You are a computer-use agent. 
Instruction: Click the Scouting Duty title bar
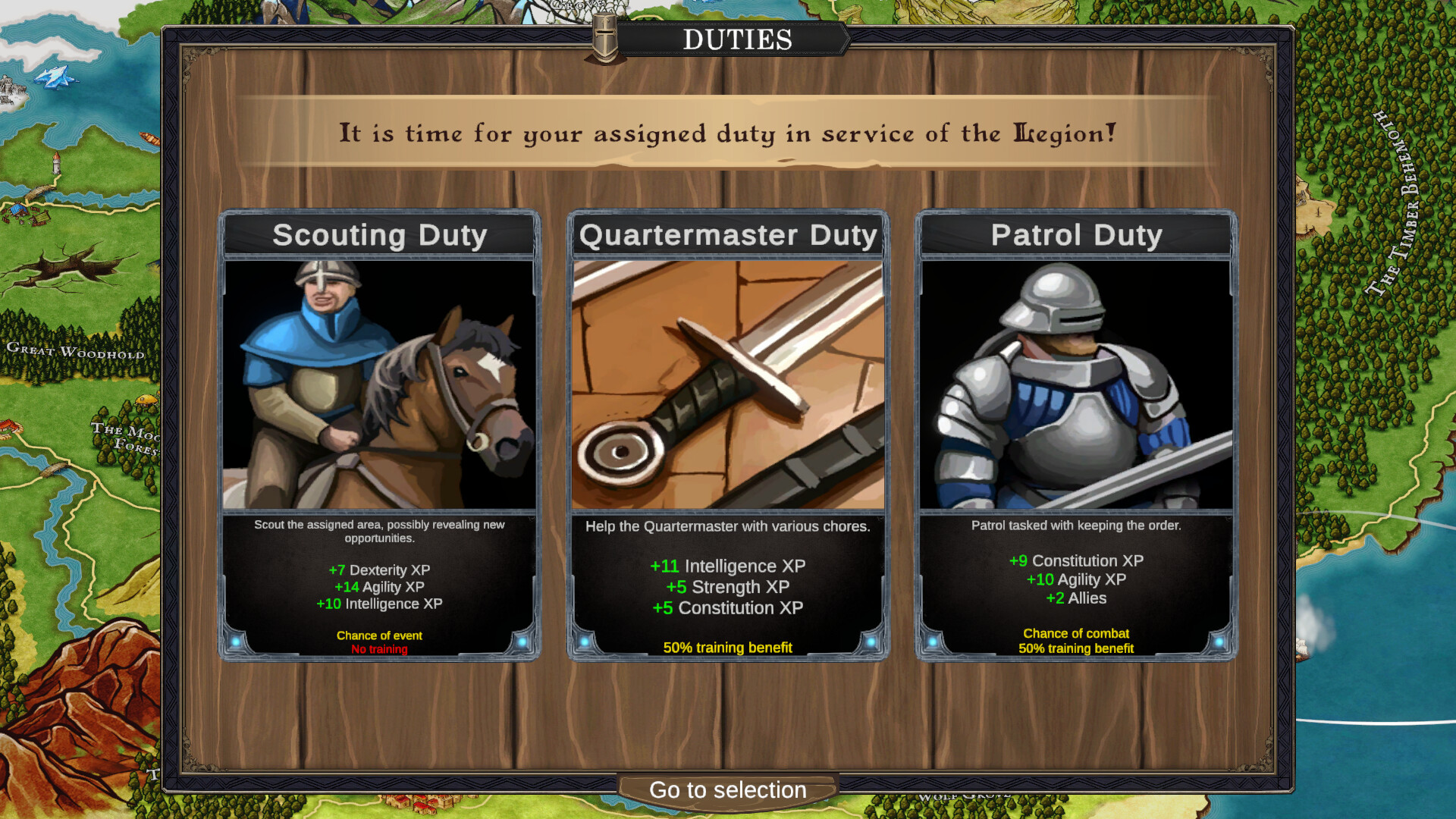point(379,235)
